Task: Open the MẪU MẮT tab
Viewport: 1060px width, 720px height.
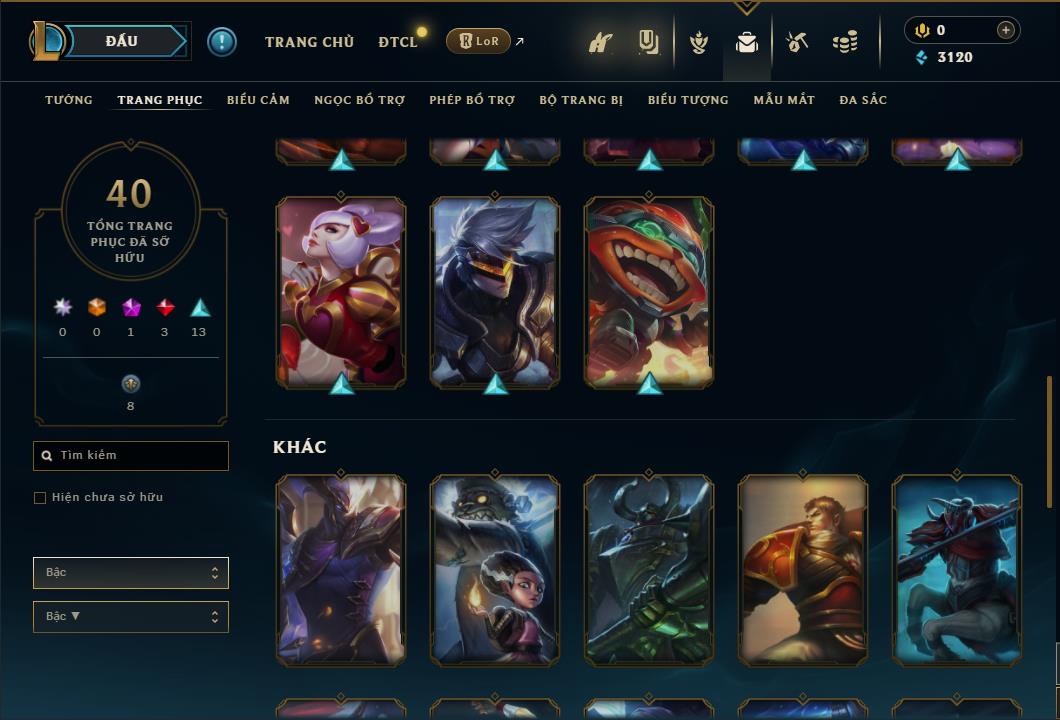Action: point(784,100)
